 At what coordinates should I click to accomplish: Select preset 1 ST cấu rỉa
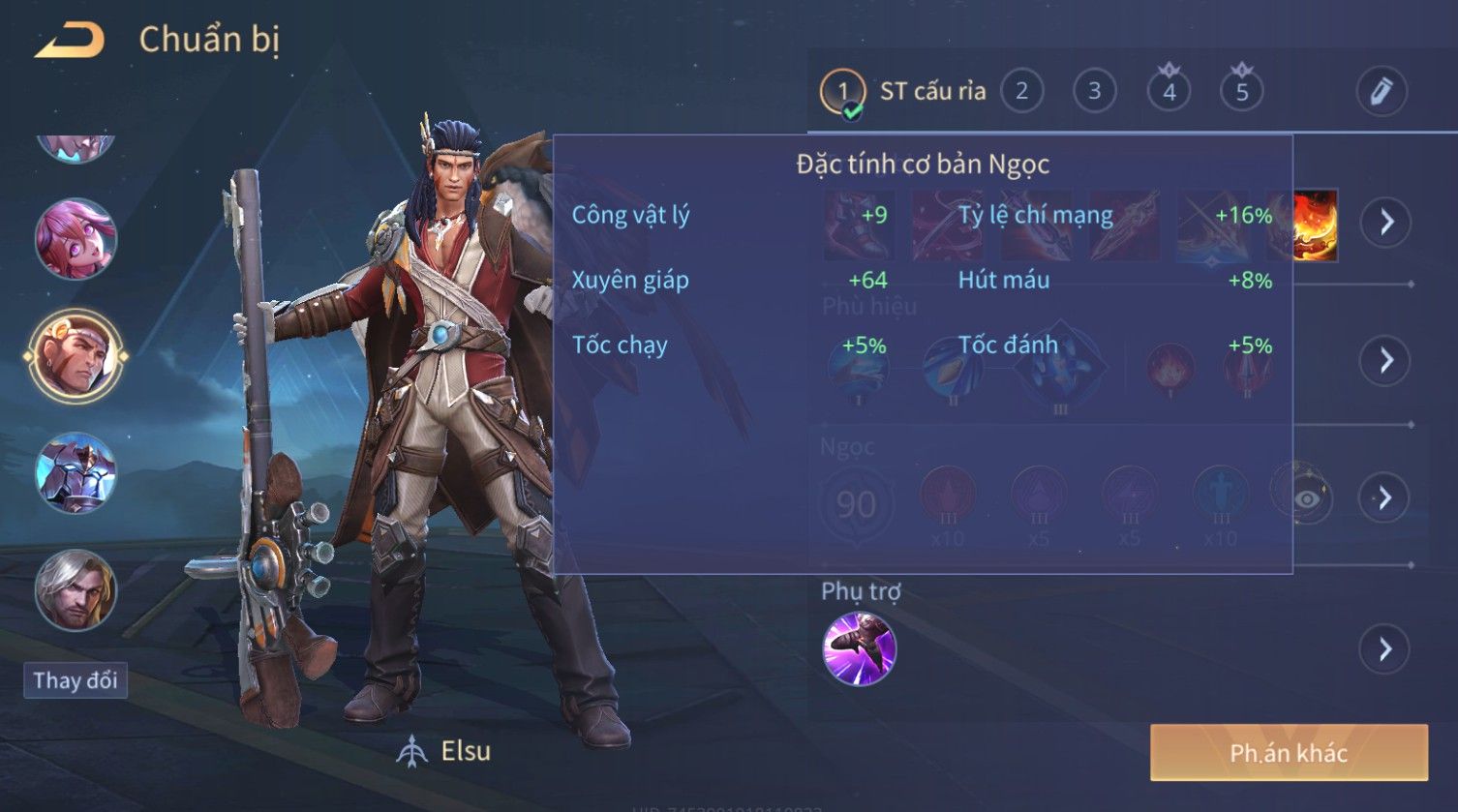[x=843, y=92]
